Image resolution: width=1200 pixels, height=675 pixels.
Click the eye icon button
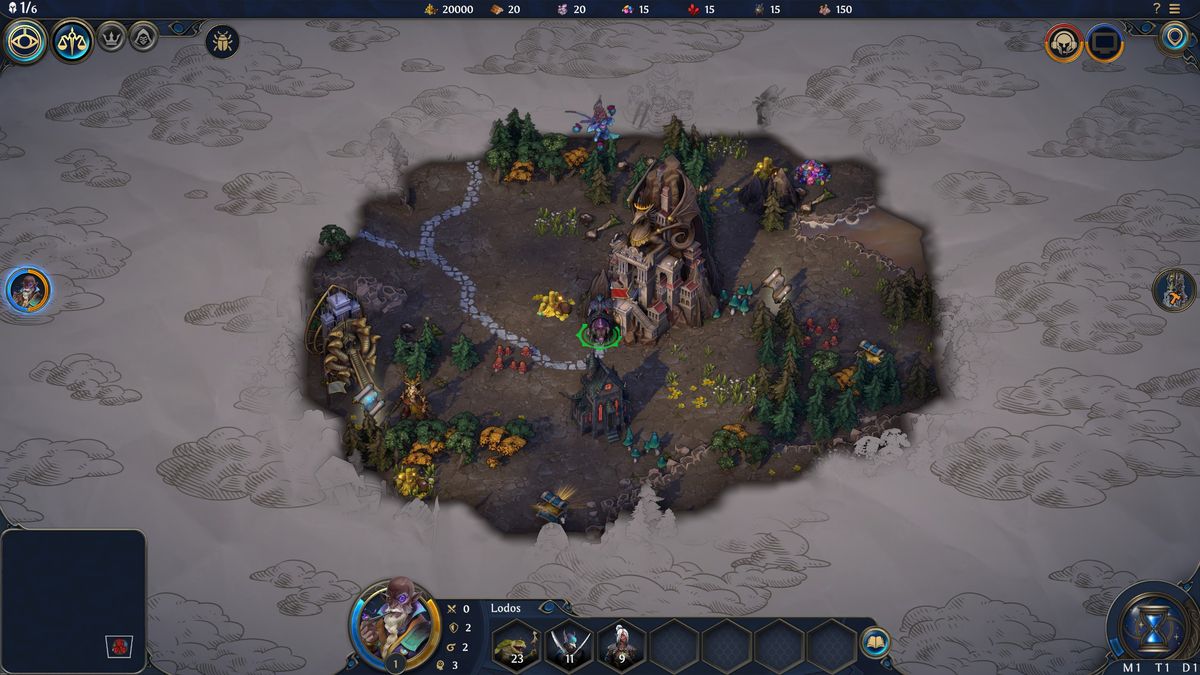(26, 42)
